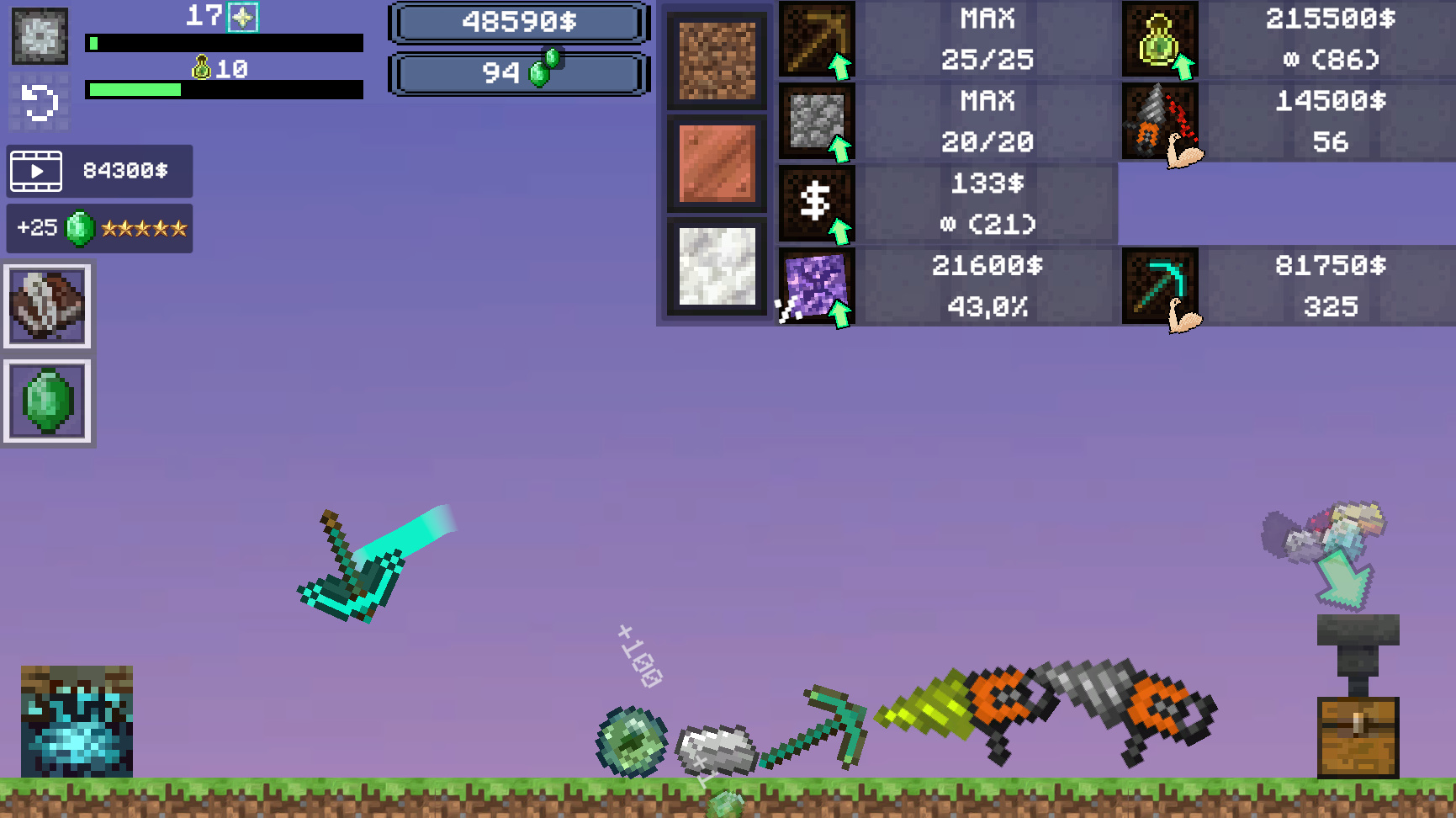Open the money counter showing 48590$
Image resolution: width=1456 pixels, height=818 pixels.
(518, 23)
